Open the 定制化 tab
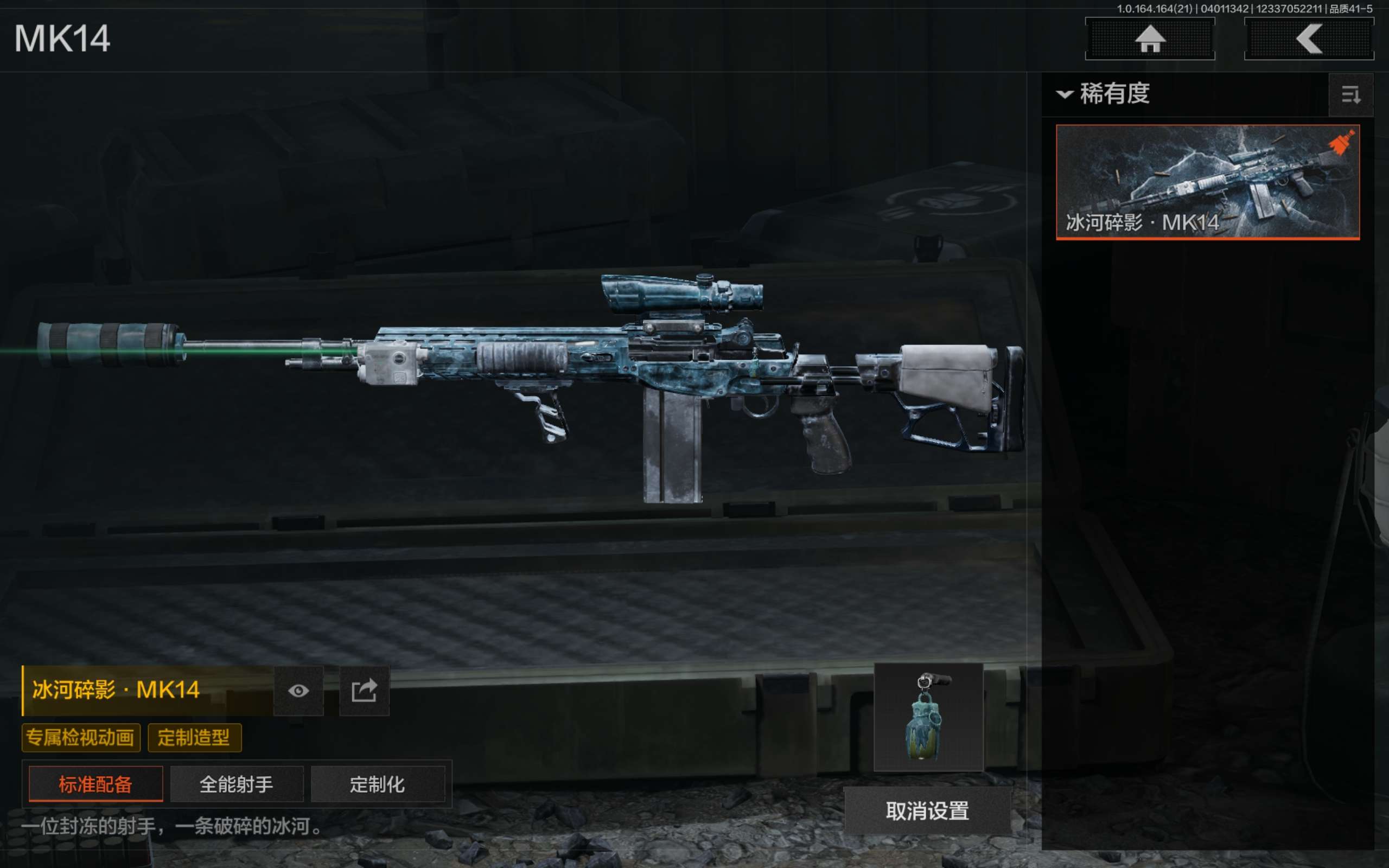 point(378,784)
